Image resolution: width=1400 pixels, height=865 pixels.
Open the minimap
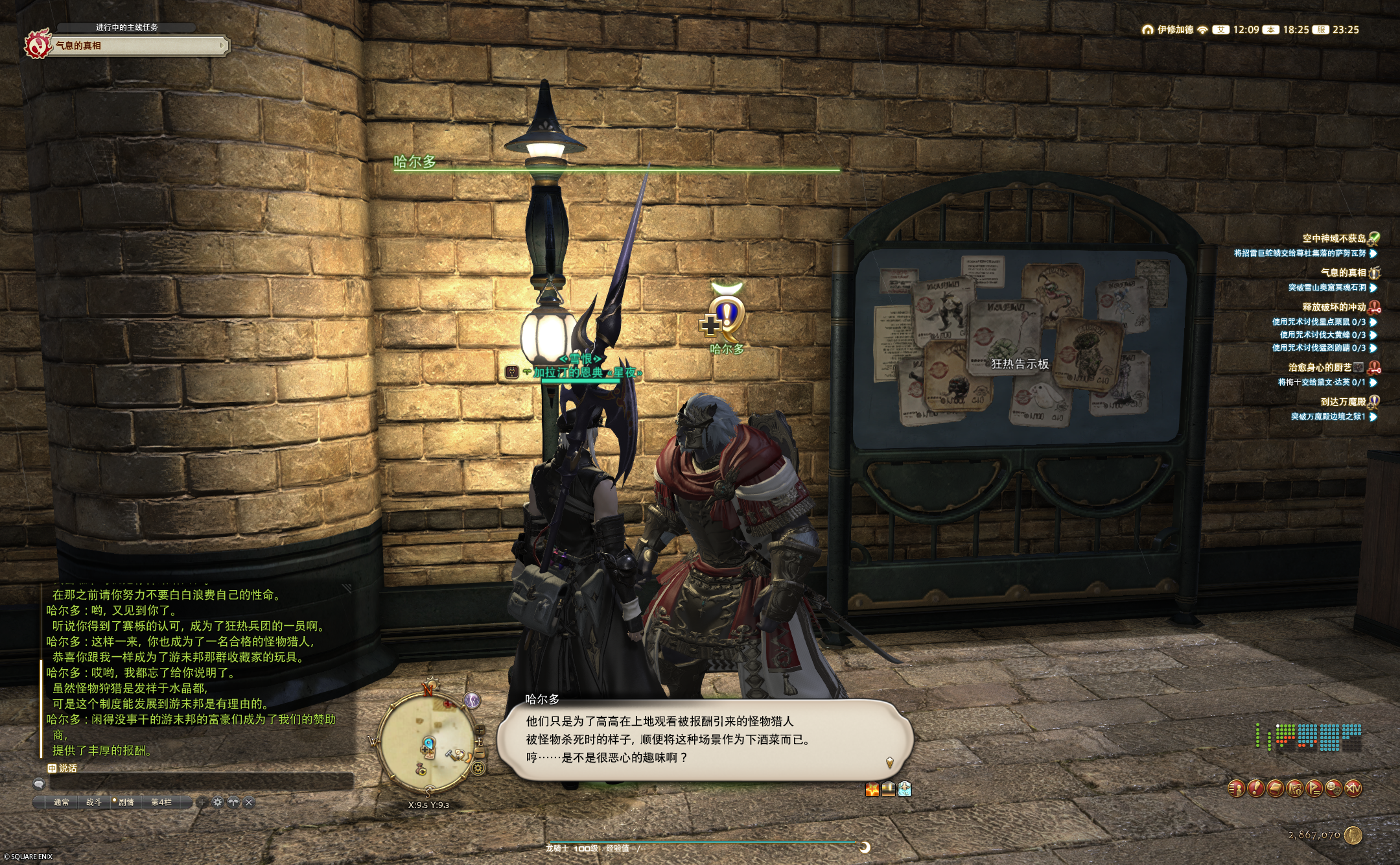pos(428,742)
